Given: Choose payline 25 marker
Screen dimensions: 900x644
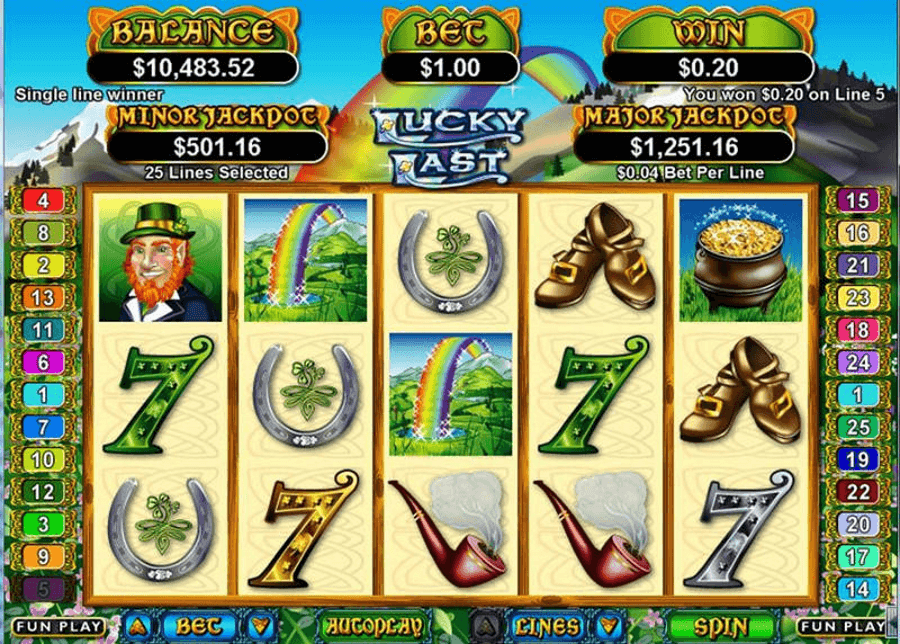Looking at the screenshot, I should coord(857,427).
